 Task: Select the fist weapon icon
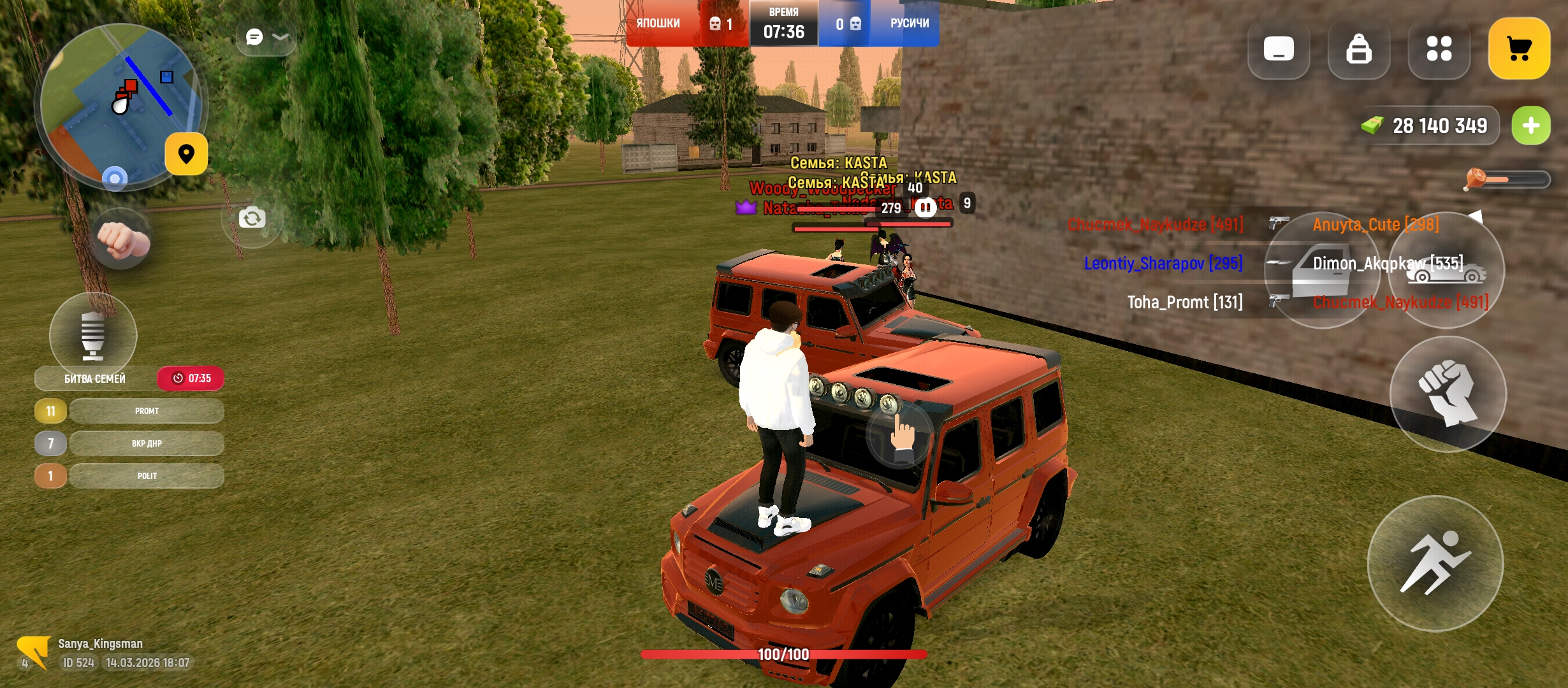pos(122,240)
